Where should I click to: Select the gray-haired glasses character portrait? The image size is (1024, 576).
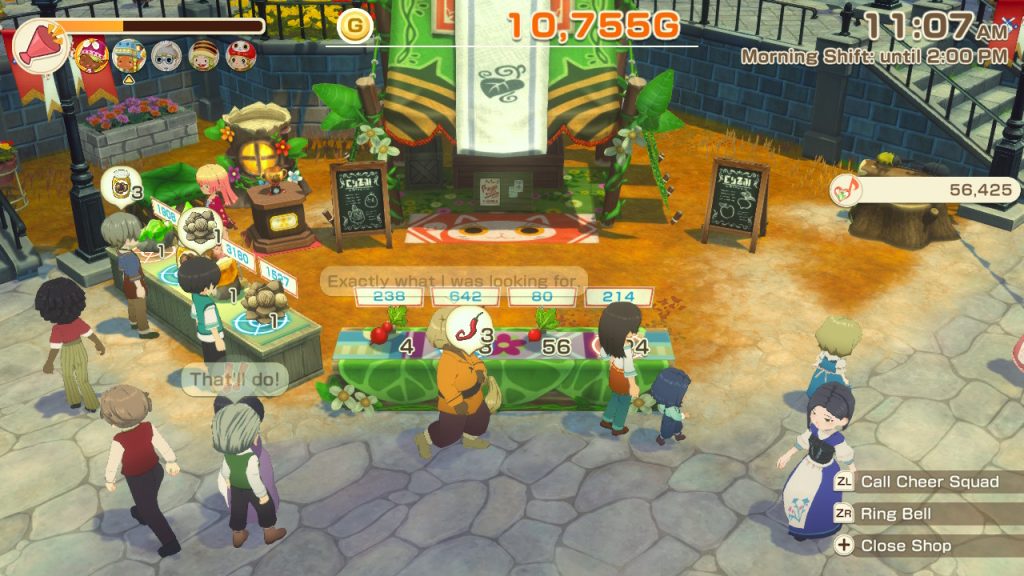(x=166, y=55)
